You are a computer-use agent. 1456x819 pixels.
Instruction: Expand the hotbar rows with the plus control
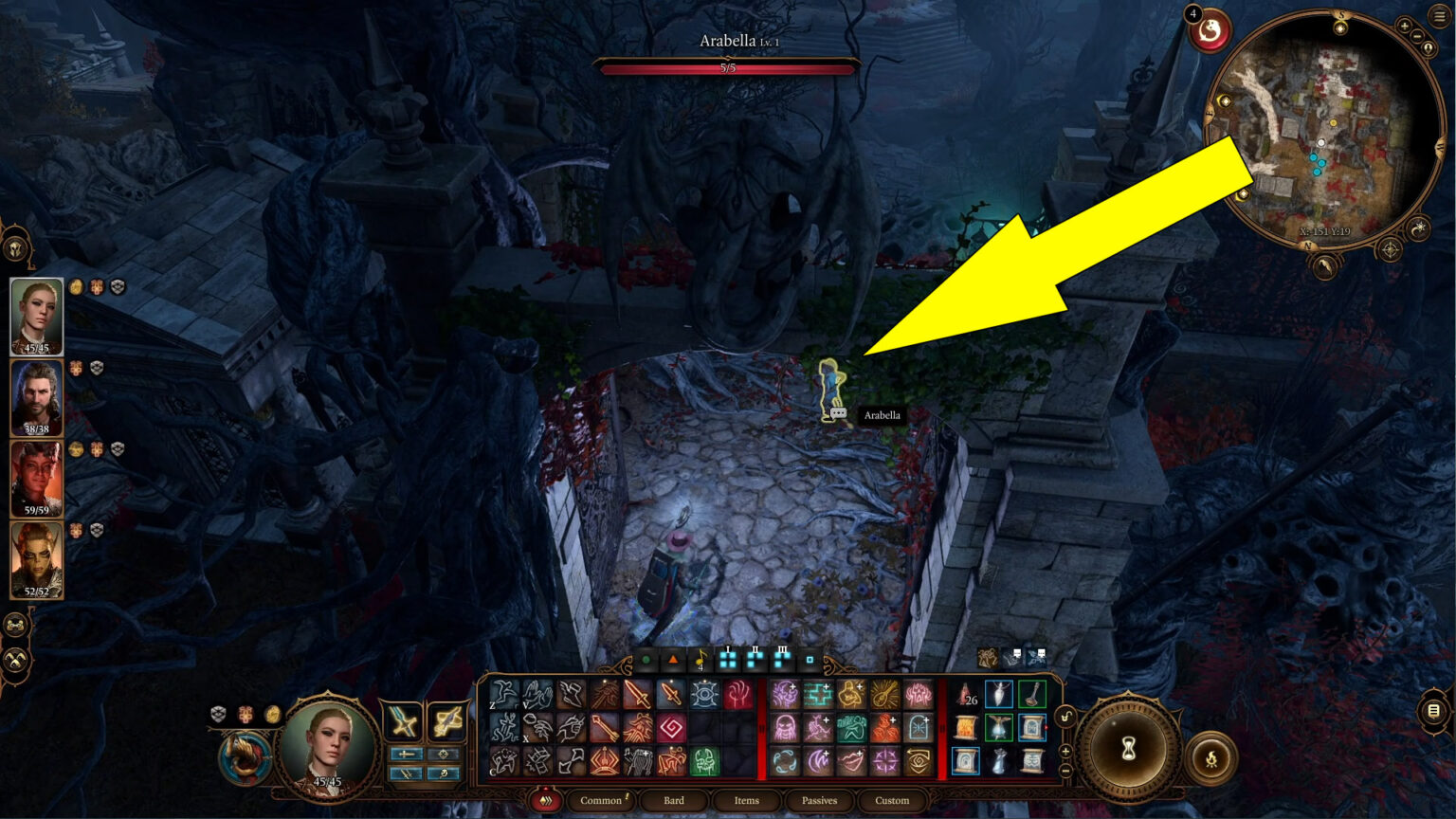tap(1065, 750)
